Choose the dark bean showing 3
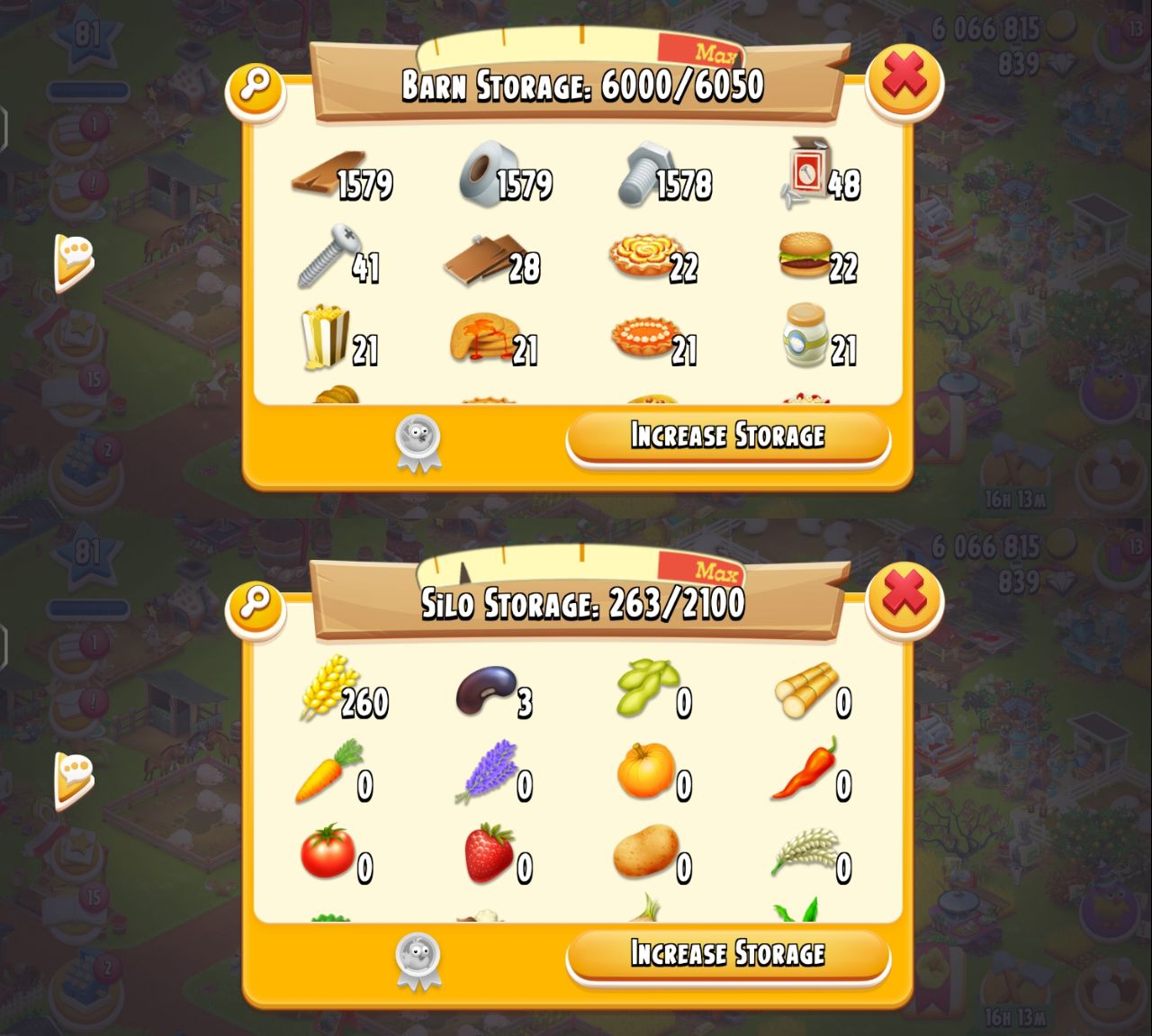Viewport: 1152px width, 1036px height. pyautogui.click(x=486, y=691)
